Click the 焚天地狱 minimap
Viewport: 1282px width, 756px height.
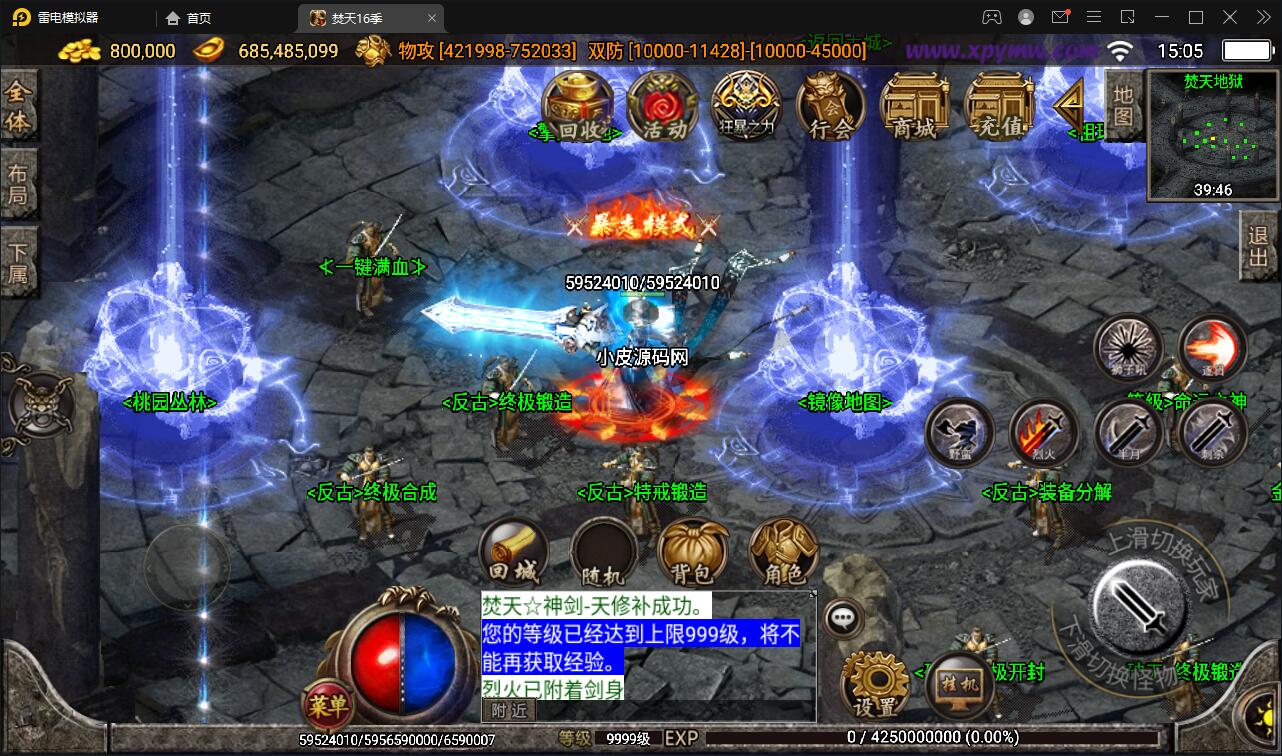click(x=1213, y=136)
